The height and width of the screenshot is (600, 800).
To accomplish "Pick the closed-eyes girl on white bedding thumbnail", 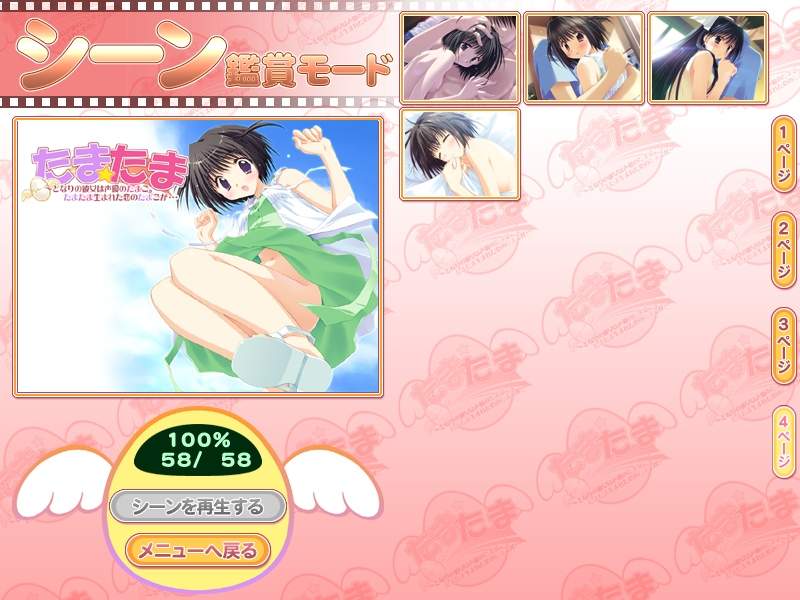I will click(460, 154).
